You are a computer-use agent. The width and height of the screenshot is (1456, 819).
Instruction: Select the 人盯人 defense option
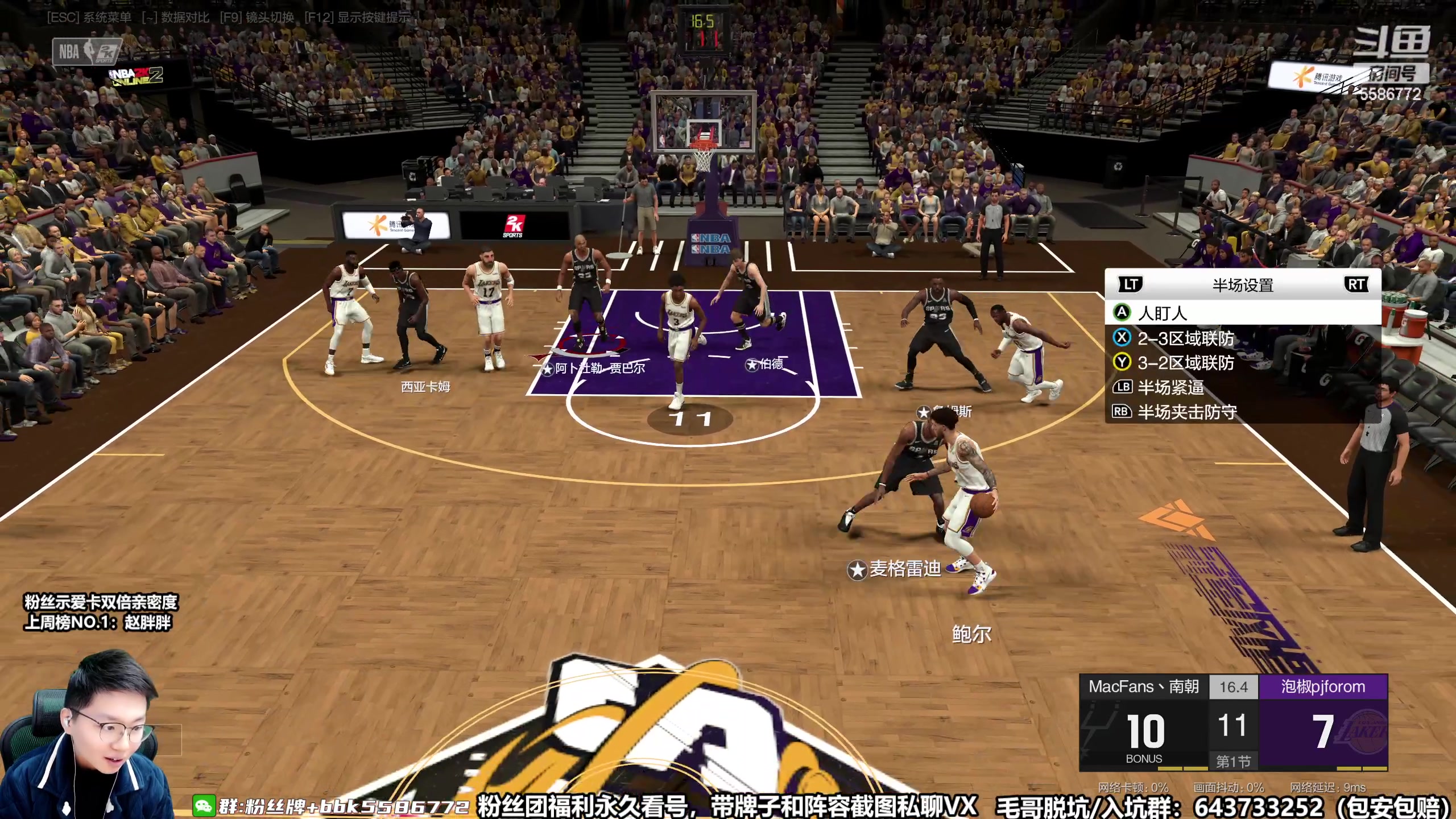pyautogui.click(x=1163, y=313)
